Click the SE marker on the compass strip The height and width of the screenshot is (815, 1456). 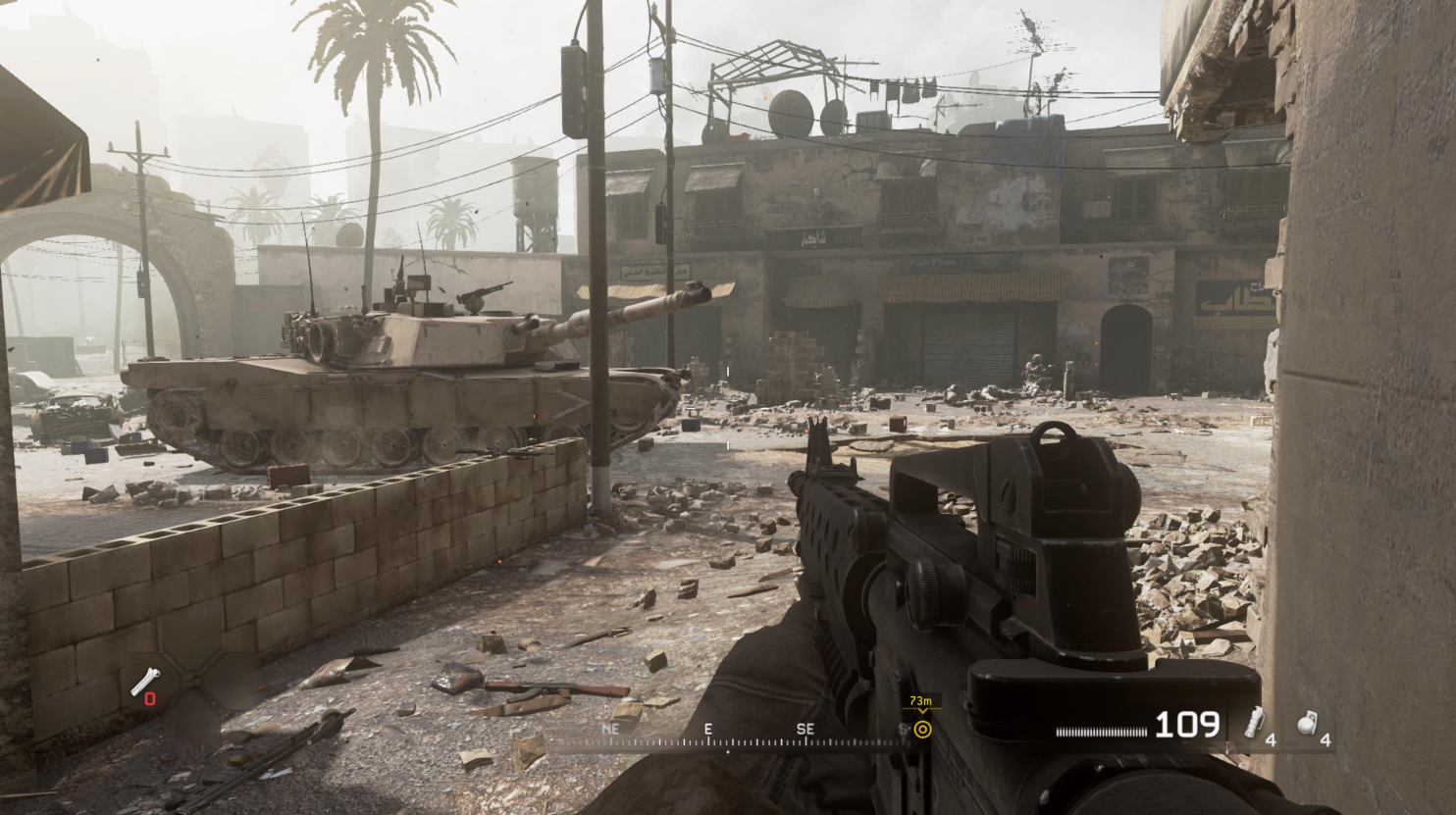[x=806, y=728]
